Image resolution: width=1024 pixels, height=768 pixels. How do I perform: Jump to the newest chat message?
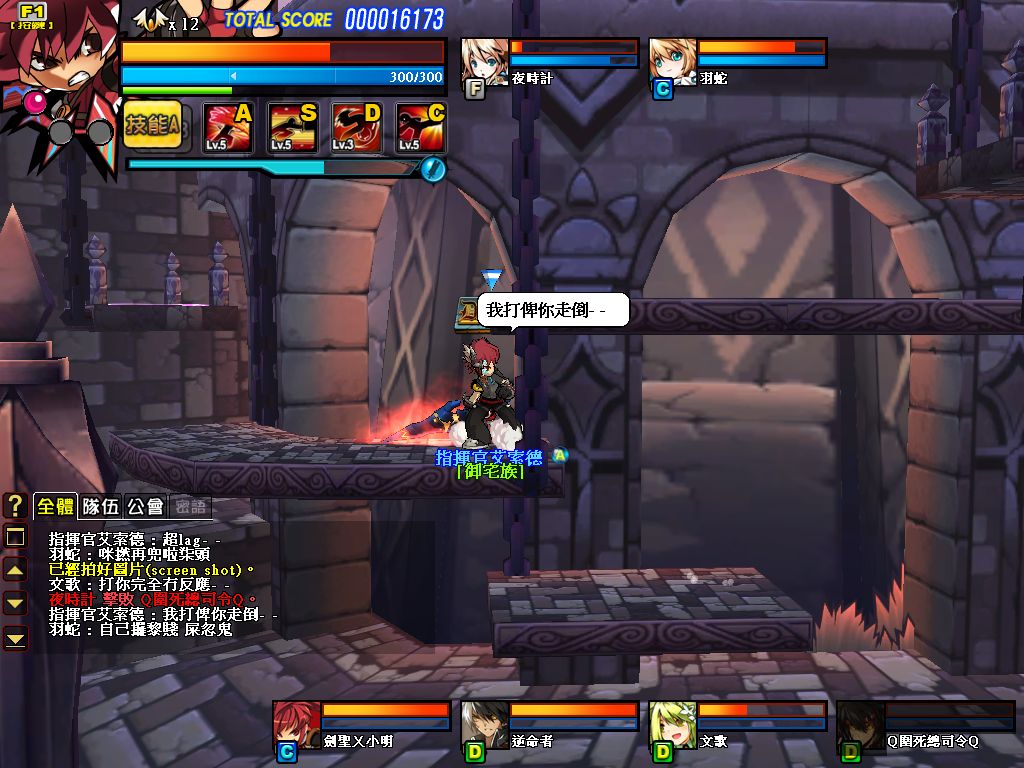[15, 637]
